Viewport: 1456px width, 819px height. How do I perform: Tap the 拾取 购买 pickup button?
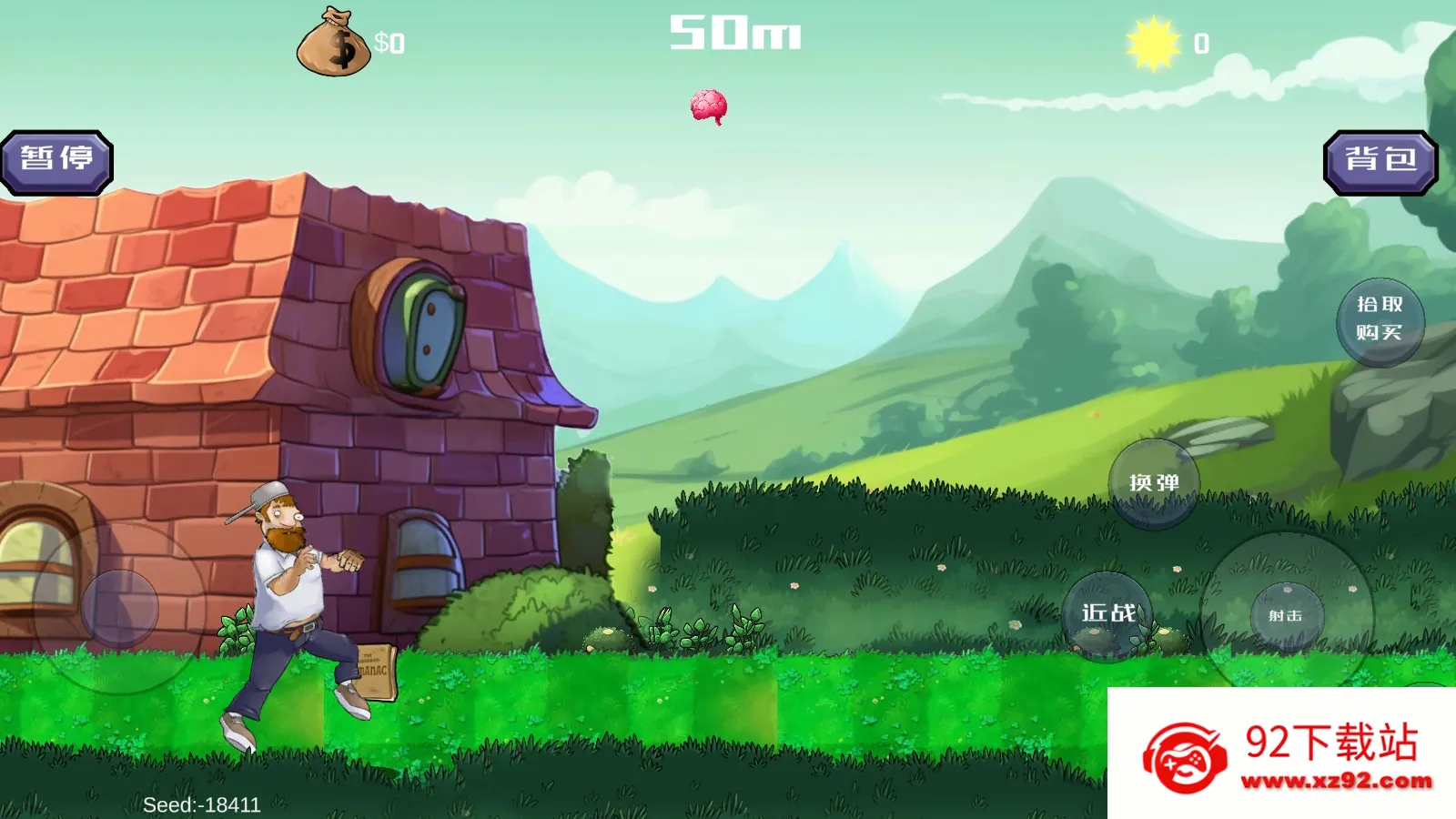click(x=1380, y=320)
